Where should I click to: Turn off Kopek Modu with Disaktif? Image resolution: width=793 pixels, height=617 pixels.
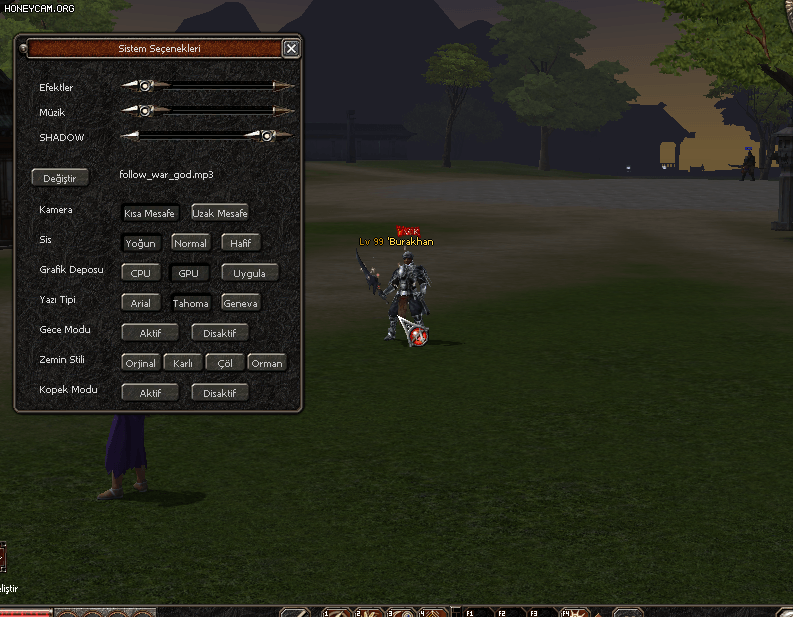point(220,393)
